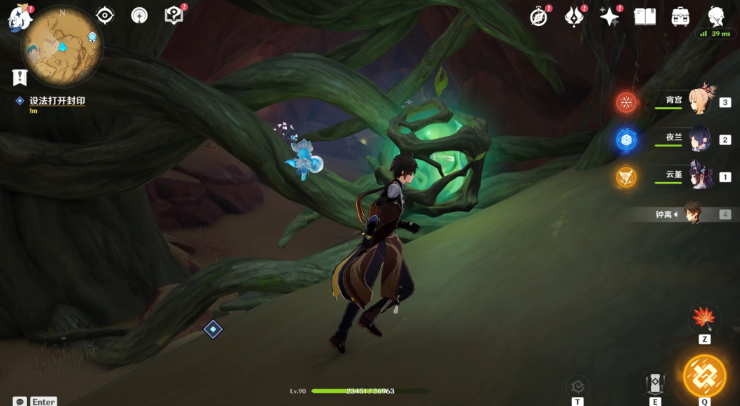This screenshot has height=406, width=740.
Task: Activate the eye-shaped elemental sight icon
Action: [105, 15]
